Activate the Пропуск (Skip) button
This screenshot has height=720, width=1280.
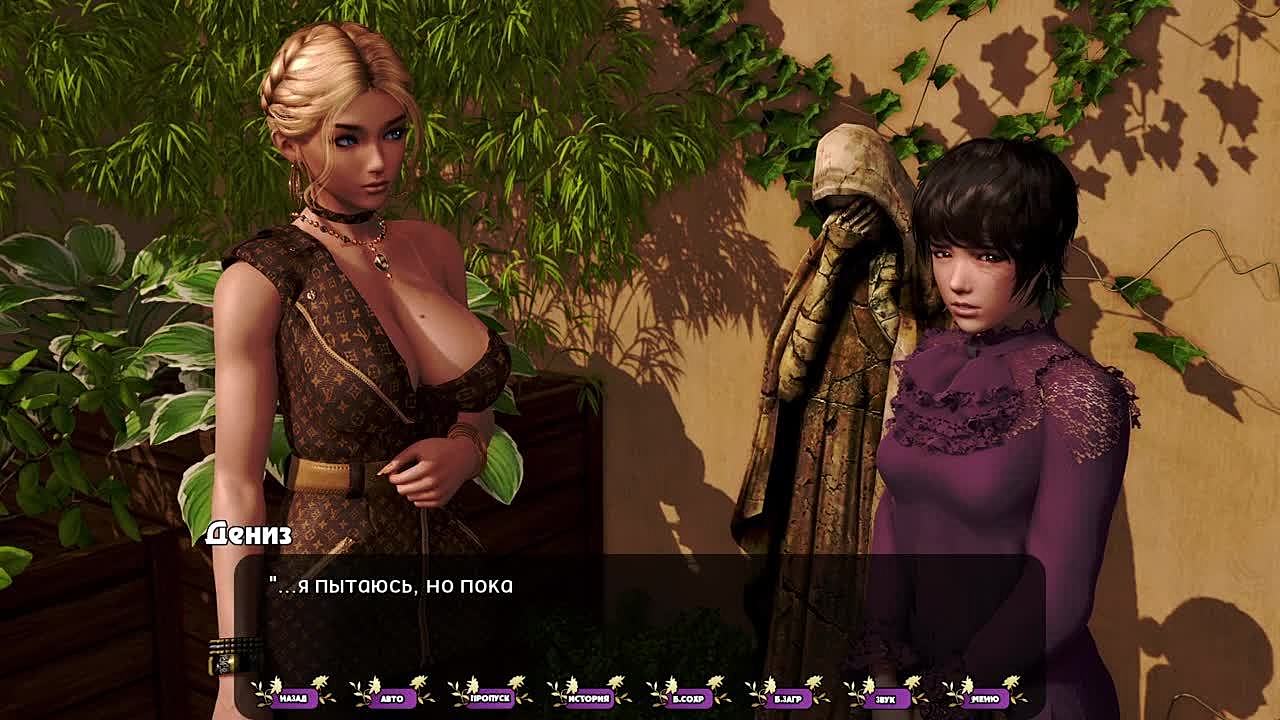[491, 697]
